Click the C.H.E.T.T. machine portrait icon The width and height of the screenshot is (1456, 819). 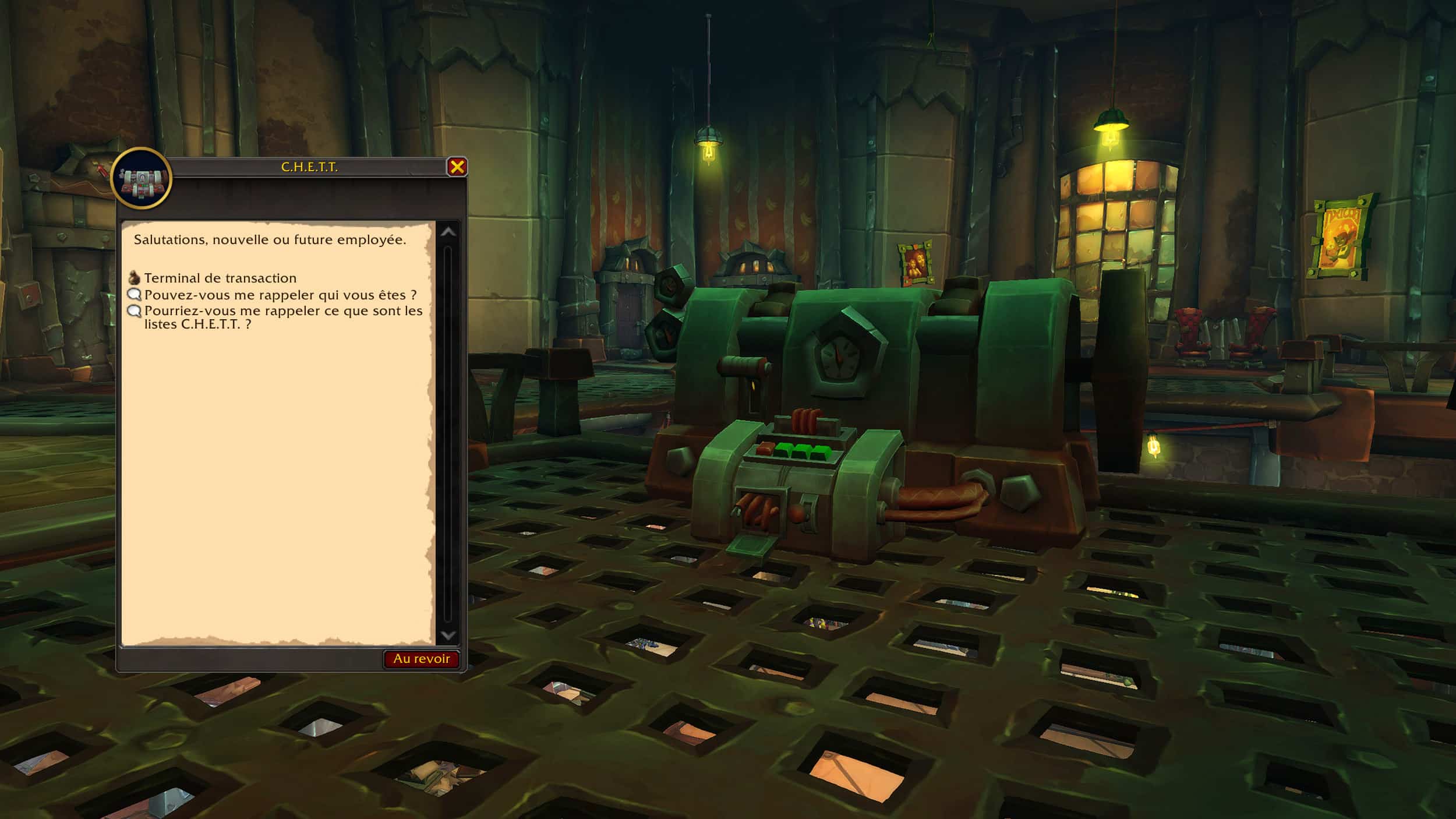142,178
